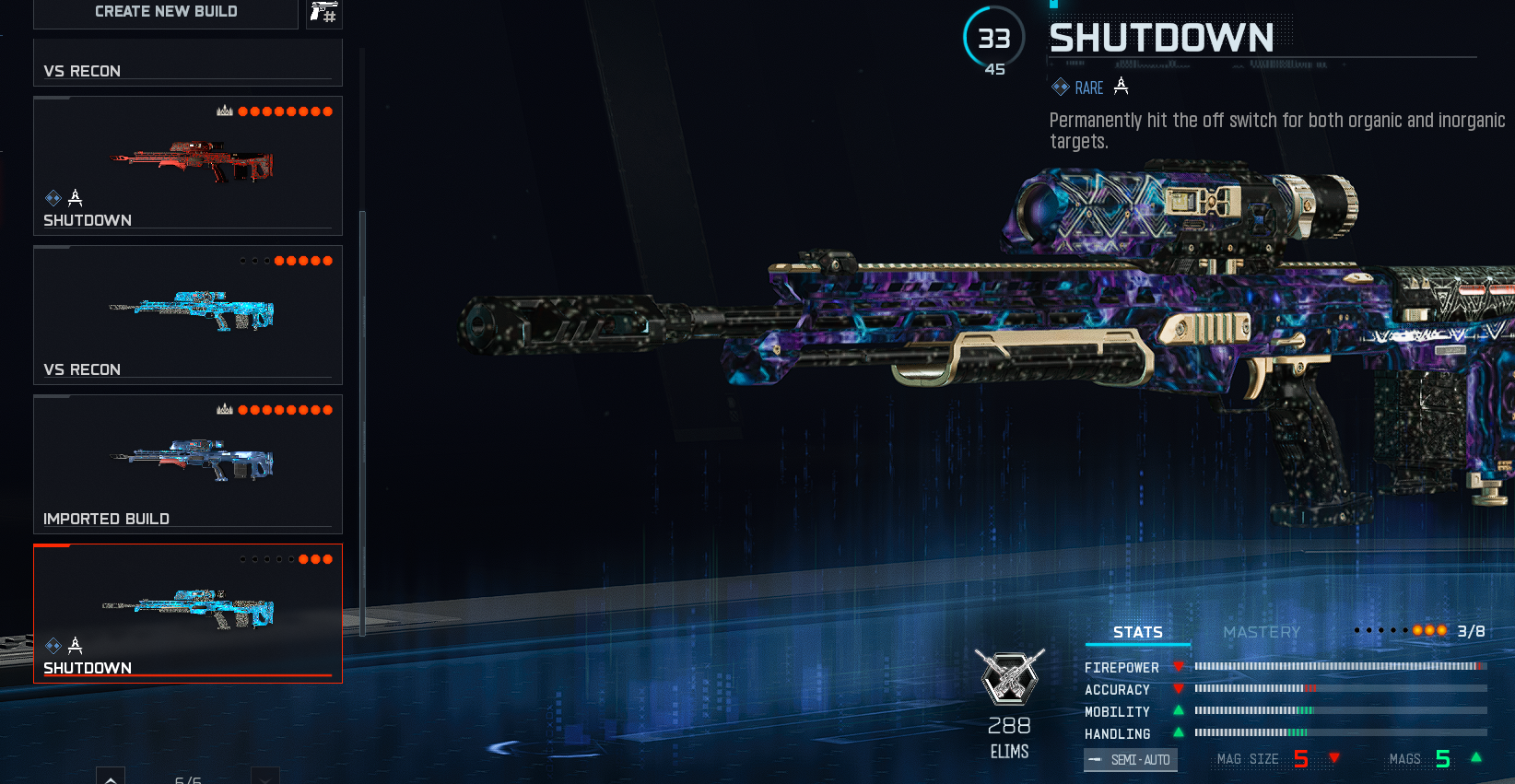This screenshot has width=1515, height=784.
Task: Pick the highlighted Shutdown build with cyan rifle
Action: (x=188, y=614)
